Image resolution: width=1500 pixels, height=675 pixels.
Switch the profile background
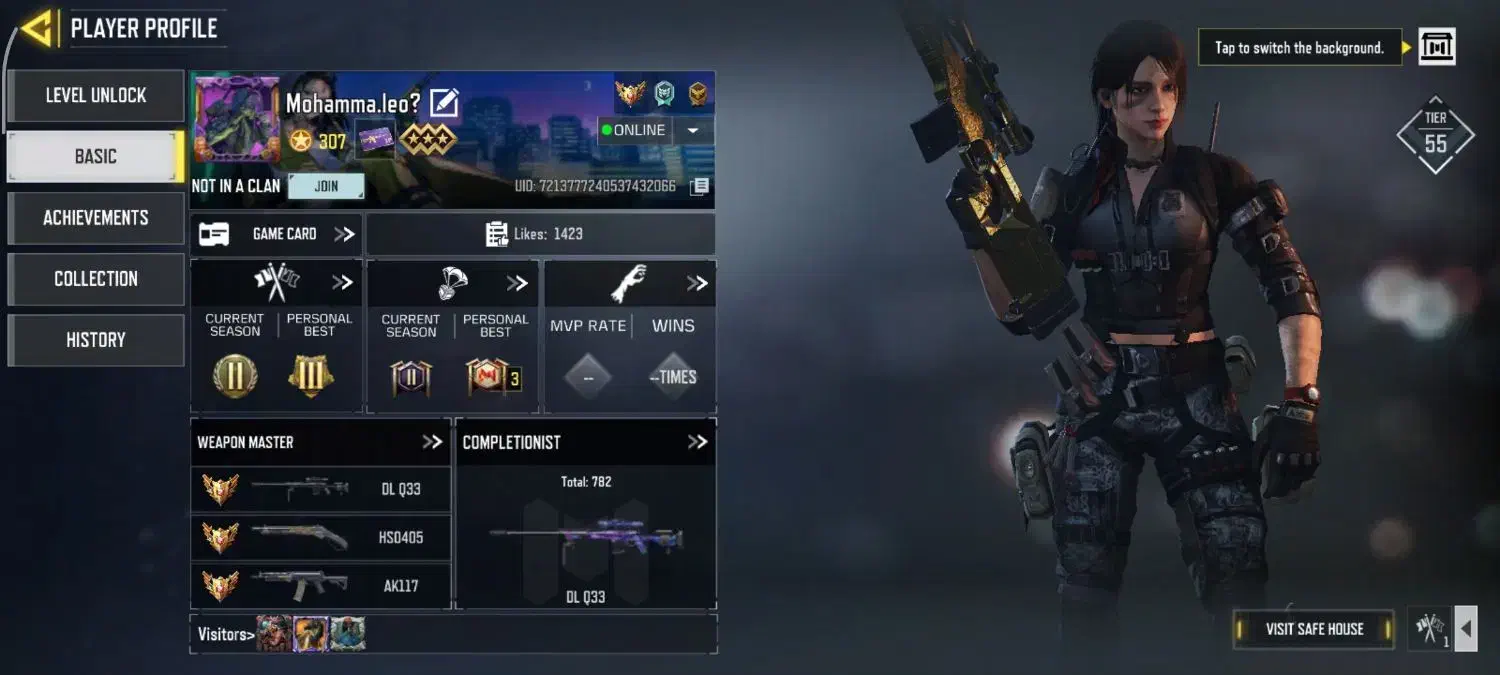pyautogui.click(x=1437, y=47)
